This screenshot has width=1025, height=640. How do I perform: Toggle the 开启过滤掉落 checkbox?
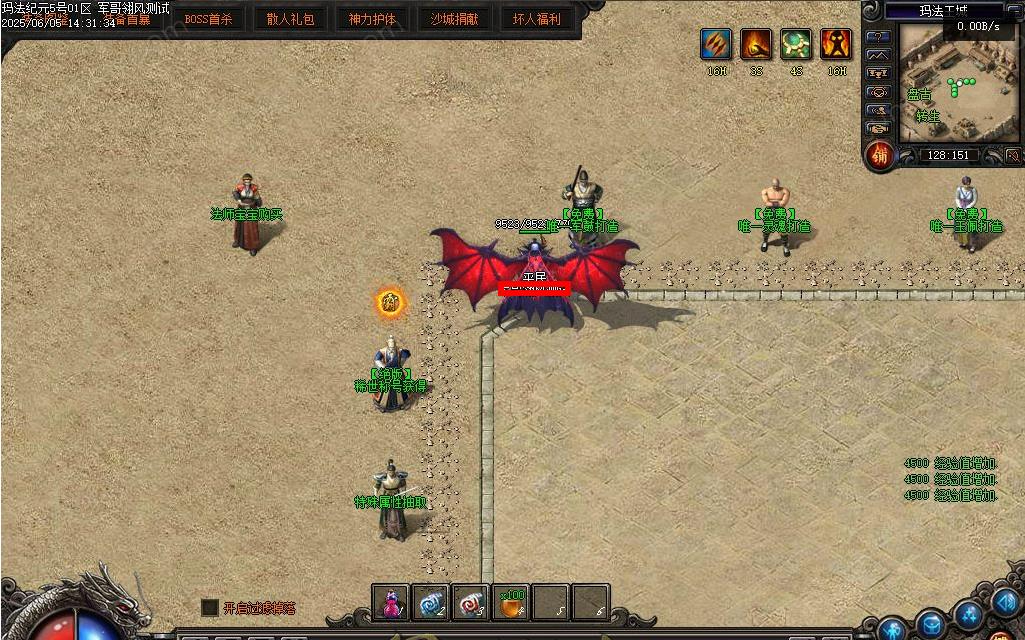pyautogui.click(x=210, y=608)
